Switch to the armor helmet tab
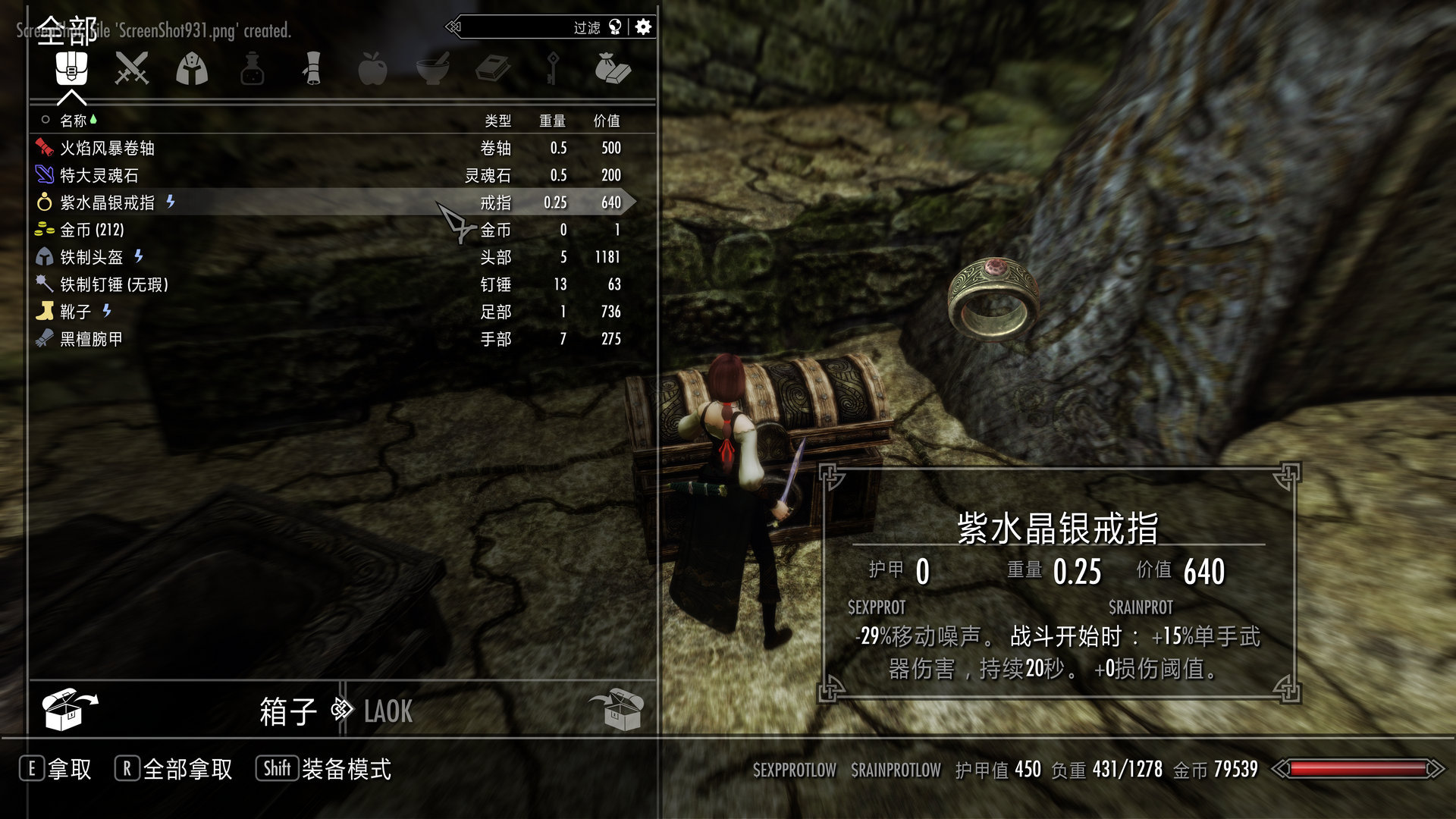 pyautogui.click(x=192, y=69)
